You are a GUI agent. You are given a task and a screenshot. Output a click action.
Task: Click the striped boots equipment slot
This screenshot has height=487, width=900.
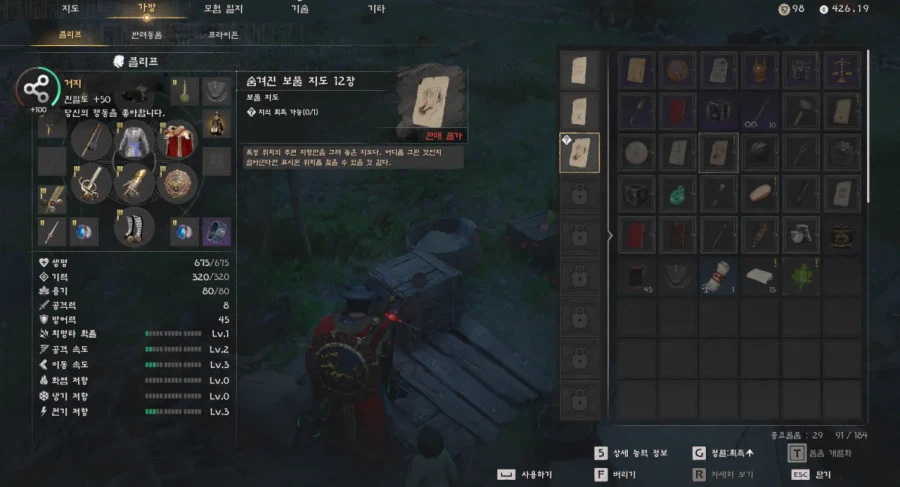pos(133,225)
